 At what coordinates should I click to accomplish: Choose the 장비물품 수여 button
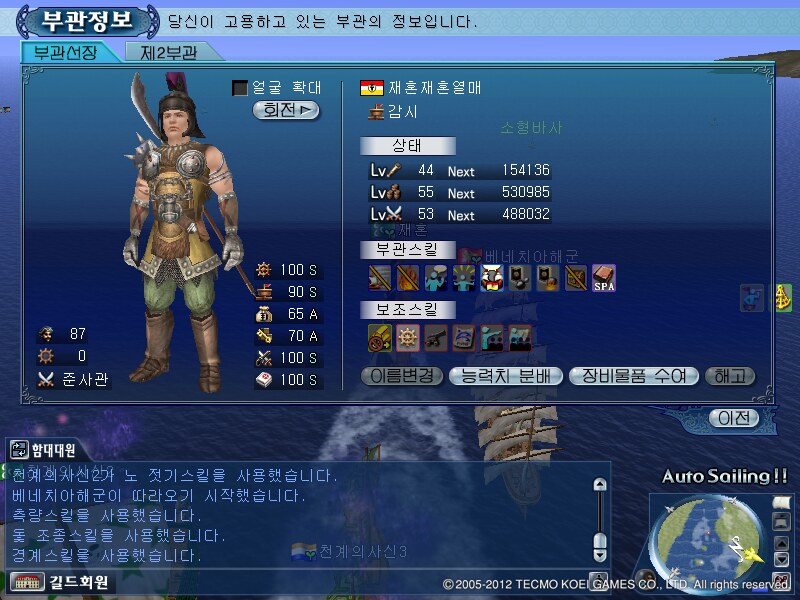point(633,376)
